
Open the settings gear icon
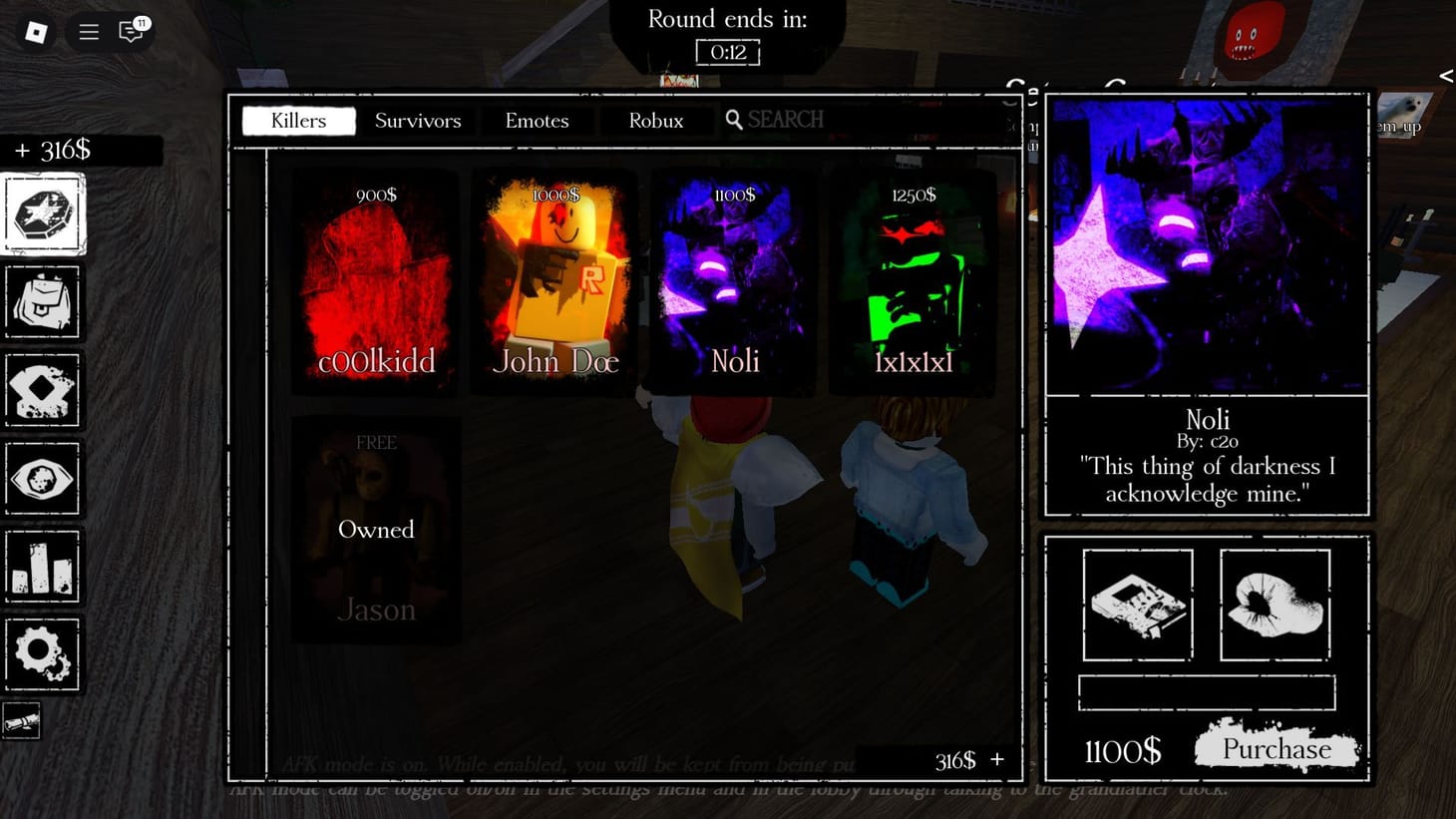coord(43,654)
